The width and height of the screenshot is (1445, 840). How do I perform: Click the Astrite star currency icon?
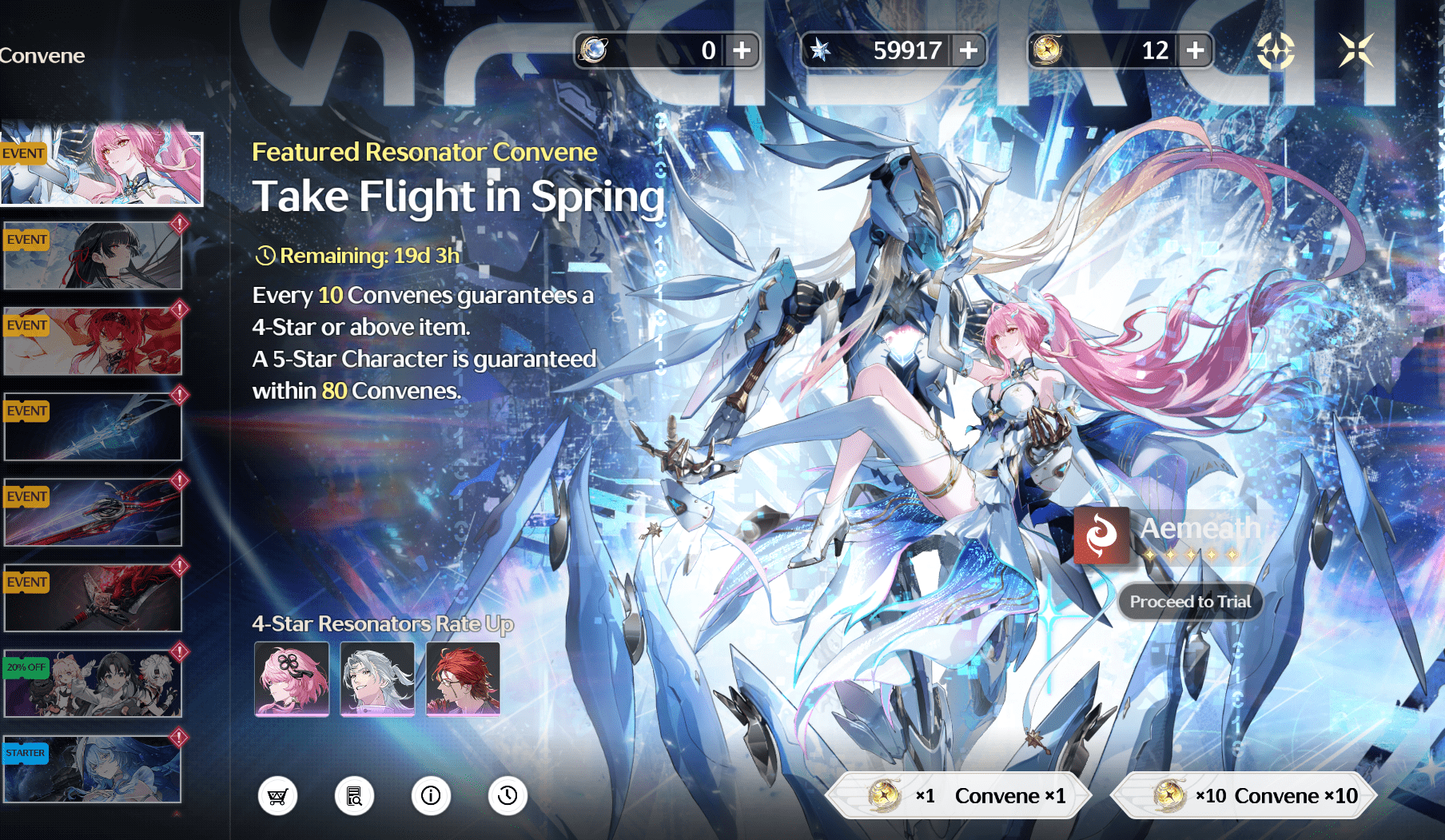[821, 50]
